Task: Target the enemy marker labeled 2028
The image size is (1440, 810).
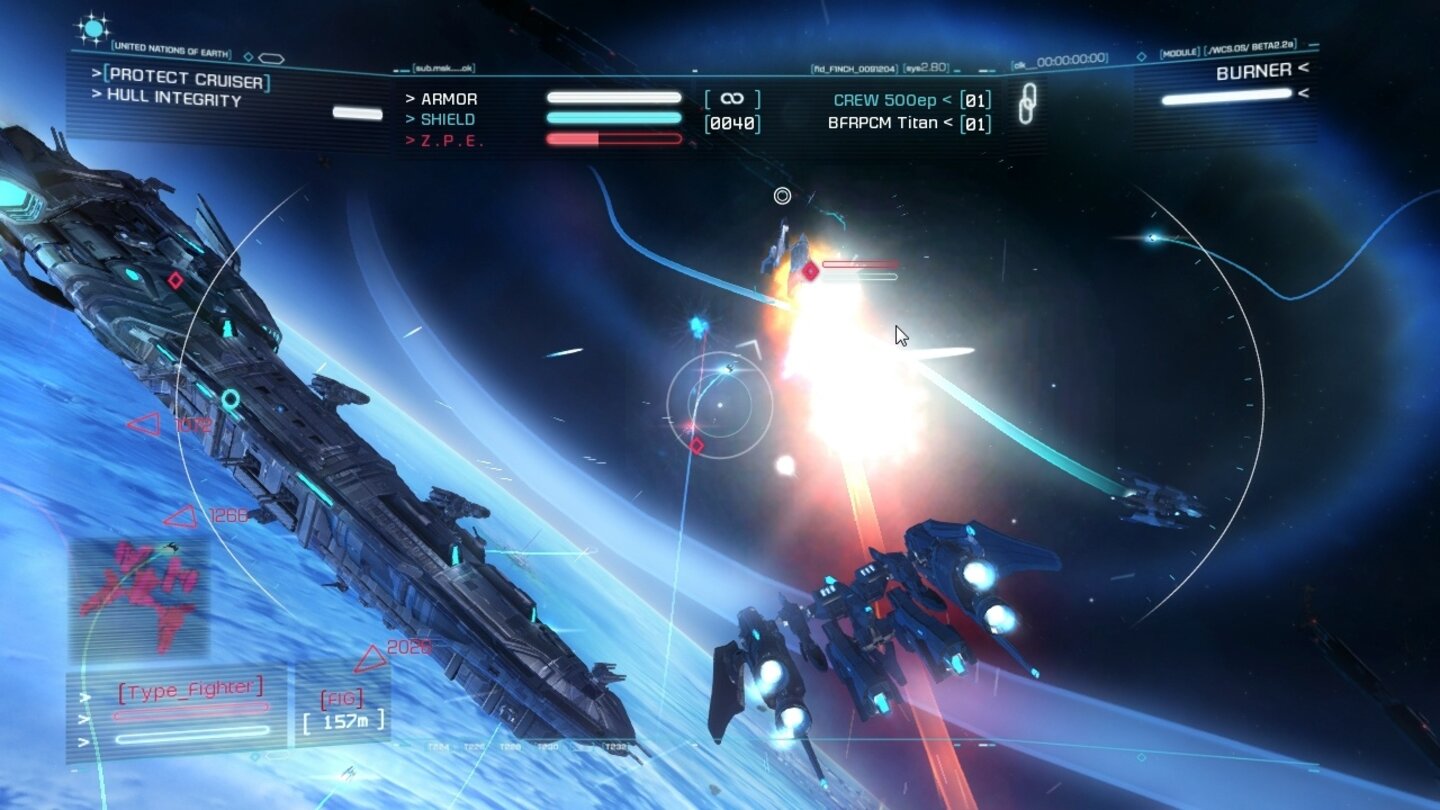Action: (x=373, y=657)
